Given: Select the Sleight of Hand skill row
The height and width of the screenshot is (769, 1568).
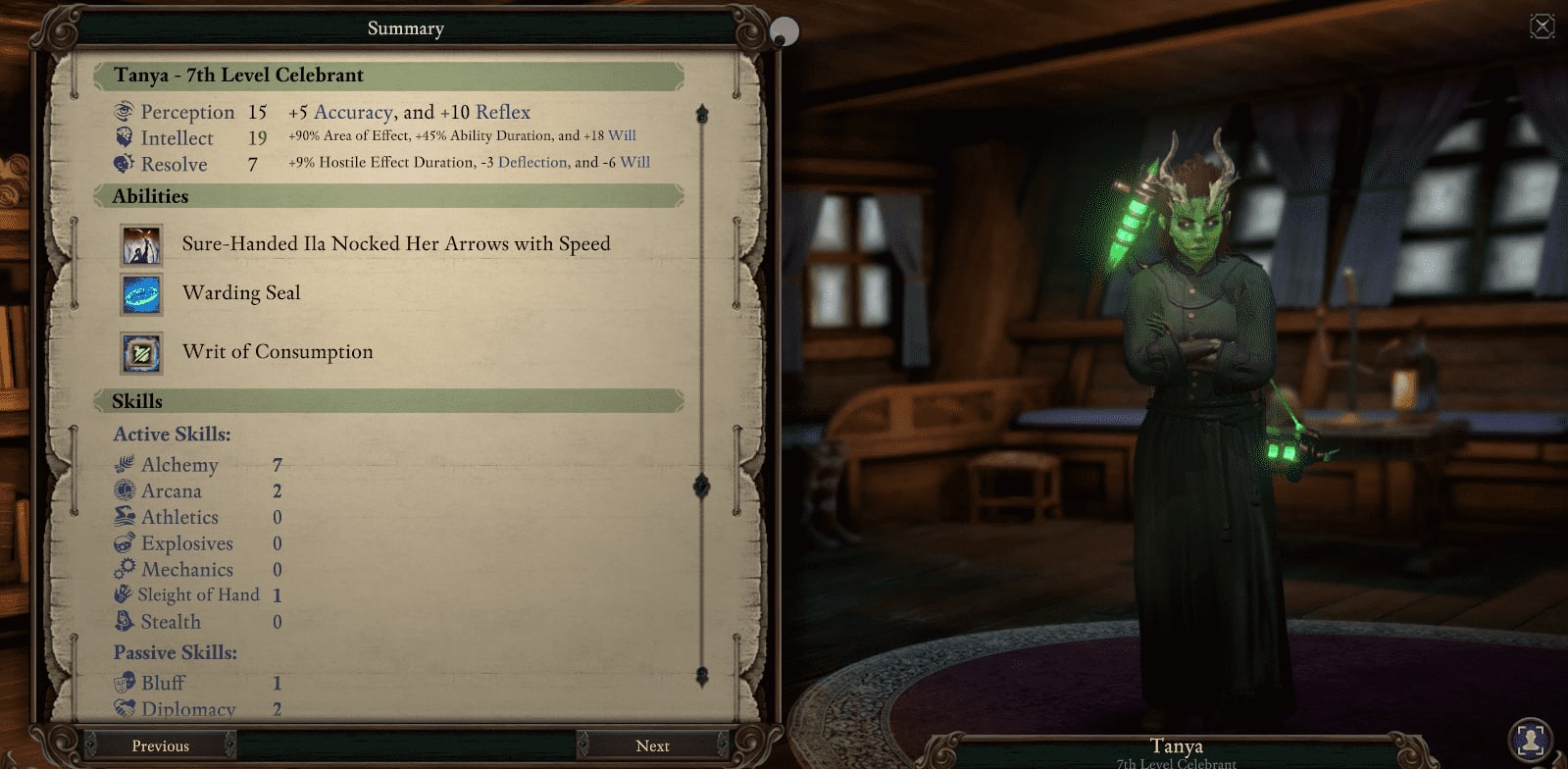Looking at the screenshot, I should coord(198,595).
